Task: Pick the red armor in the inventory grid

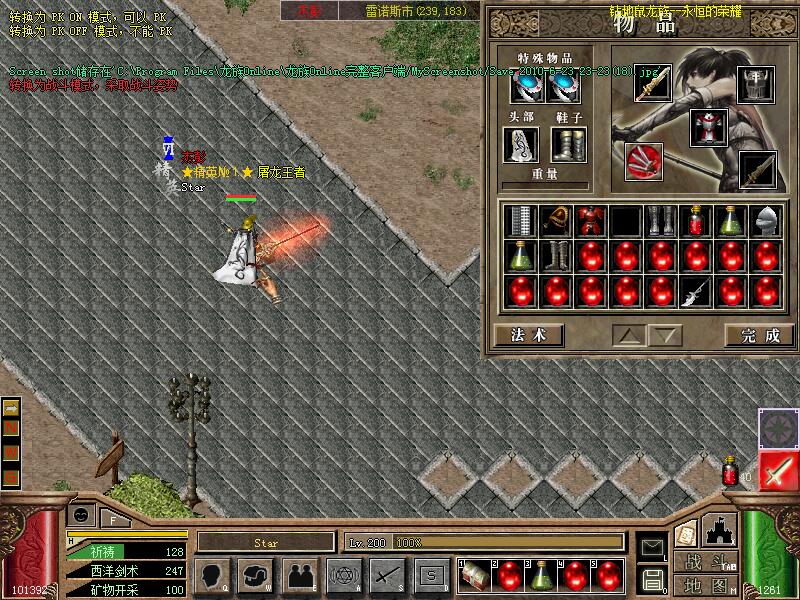Action: point(590,221)
